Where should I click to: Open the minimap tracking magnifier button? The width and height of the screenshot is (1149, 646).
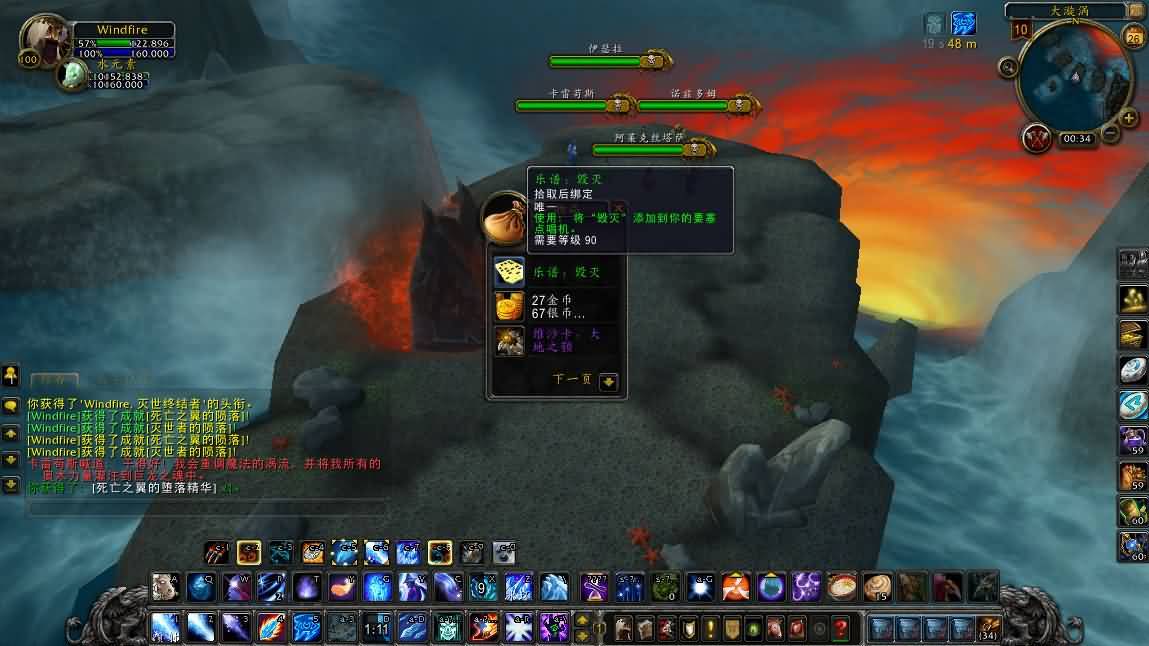click(x=1008, y=67)
